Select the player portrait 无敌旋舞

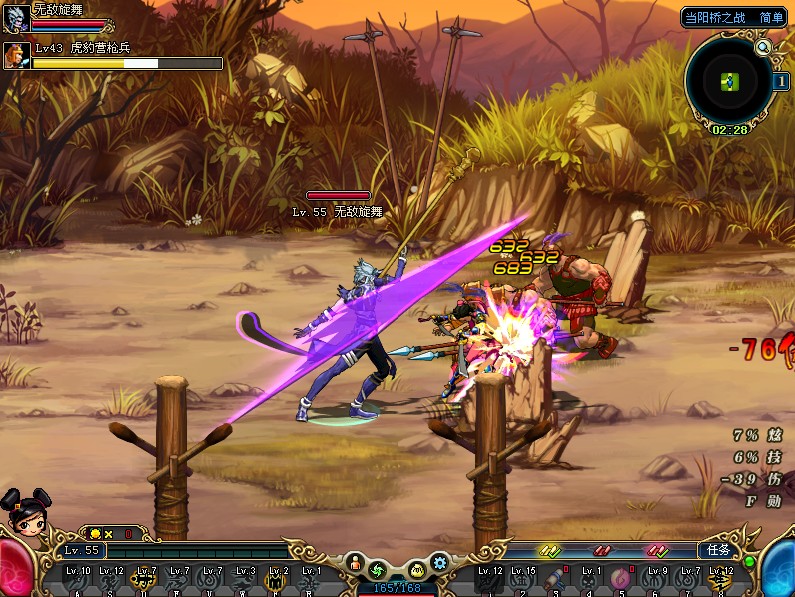pyautogui.click(x=15, y=17)
